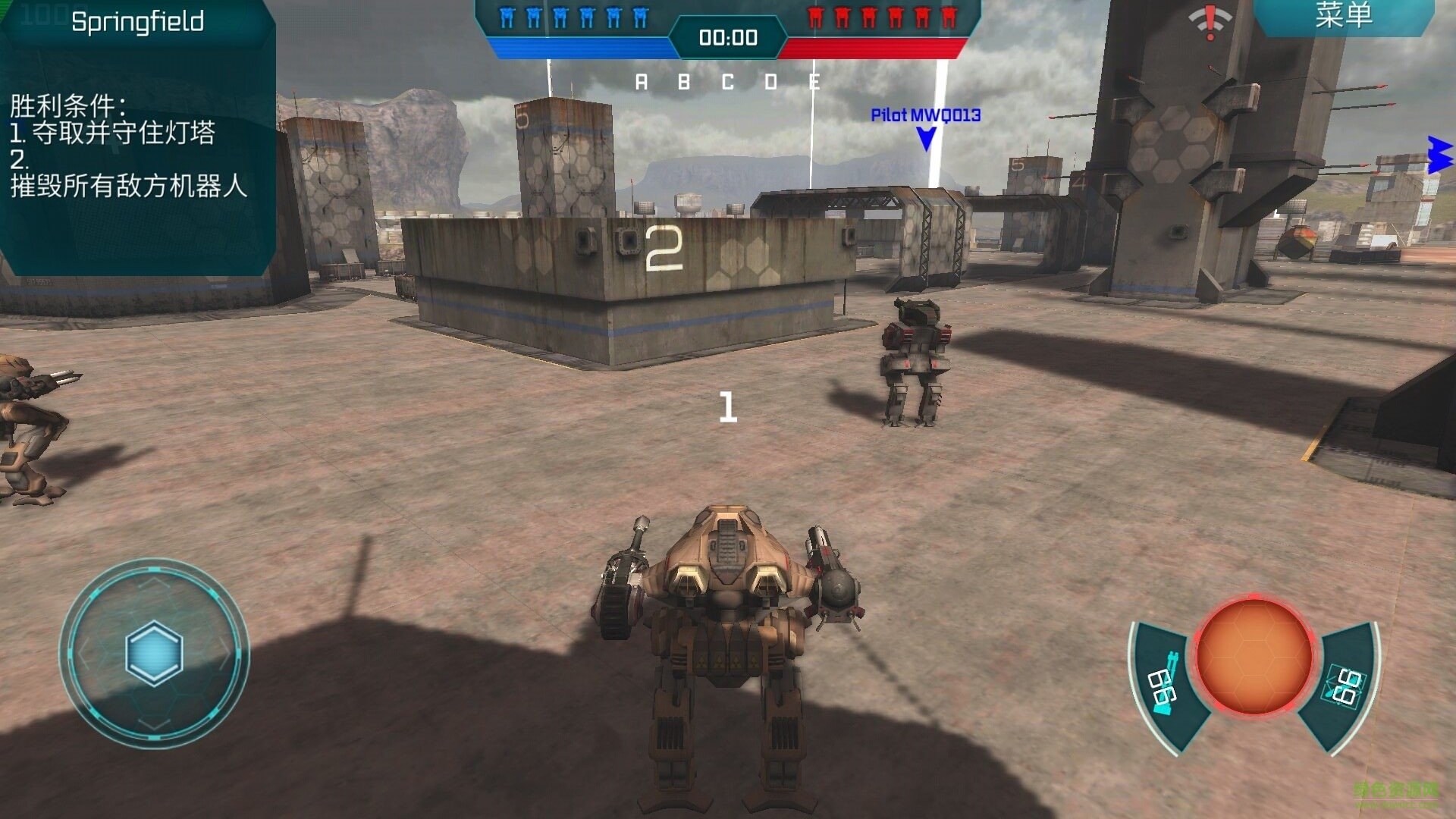Viewport: 1456px width, 819px height.
Task: Select beacon C in the beacon bar
Action: pyautogui.click(x=730, y=80)
